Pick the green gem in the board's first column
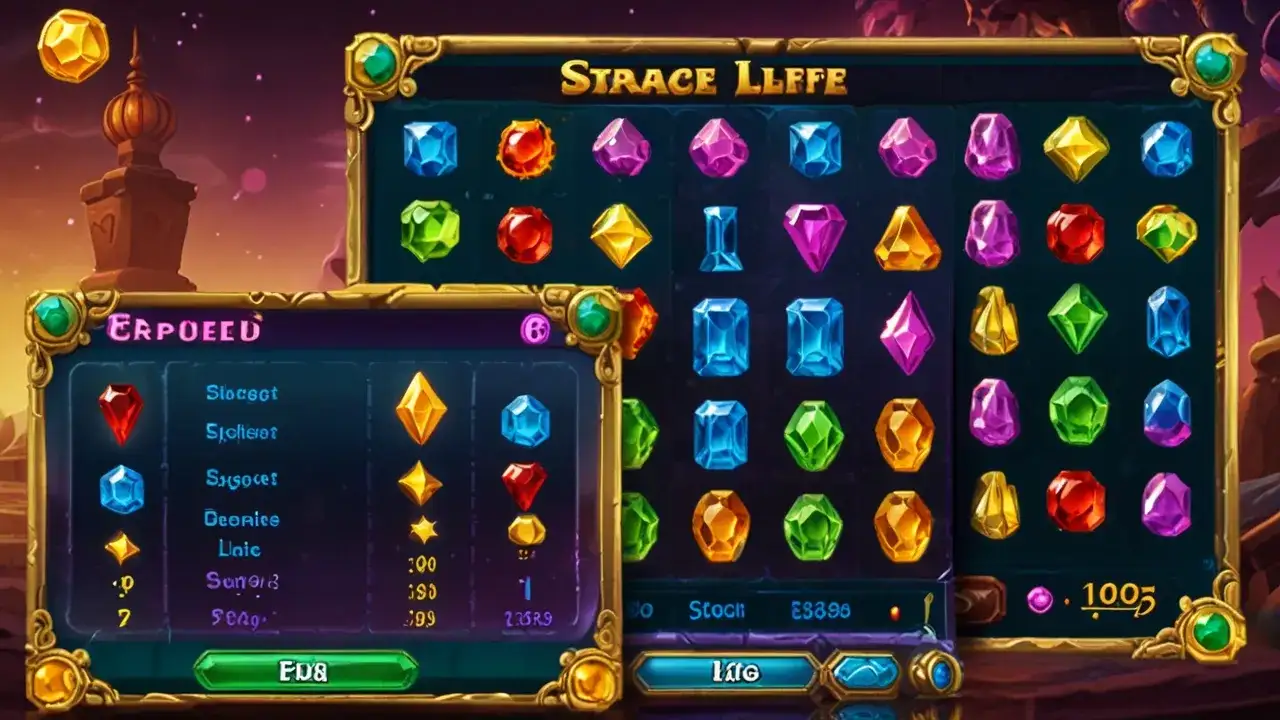 pyautogui.click(x=430, y=230)
